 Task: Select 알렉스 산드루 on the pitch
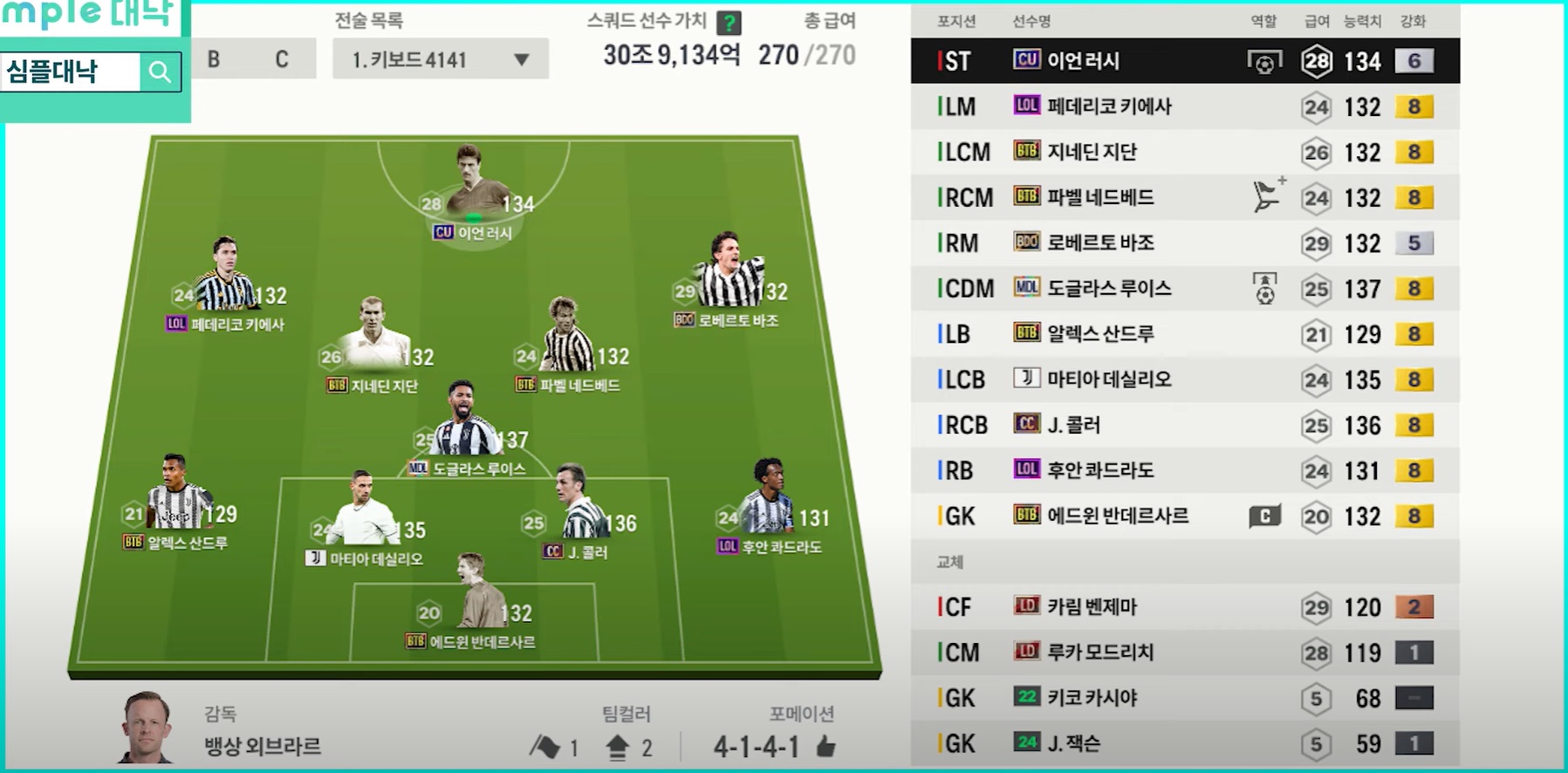(x=176, y=496)
